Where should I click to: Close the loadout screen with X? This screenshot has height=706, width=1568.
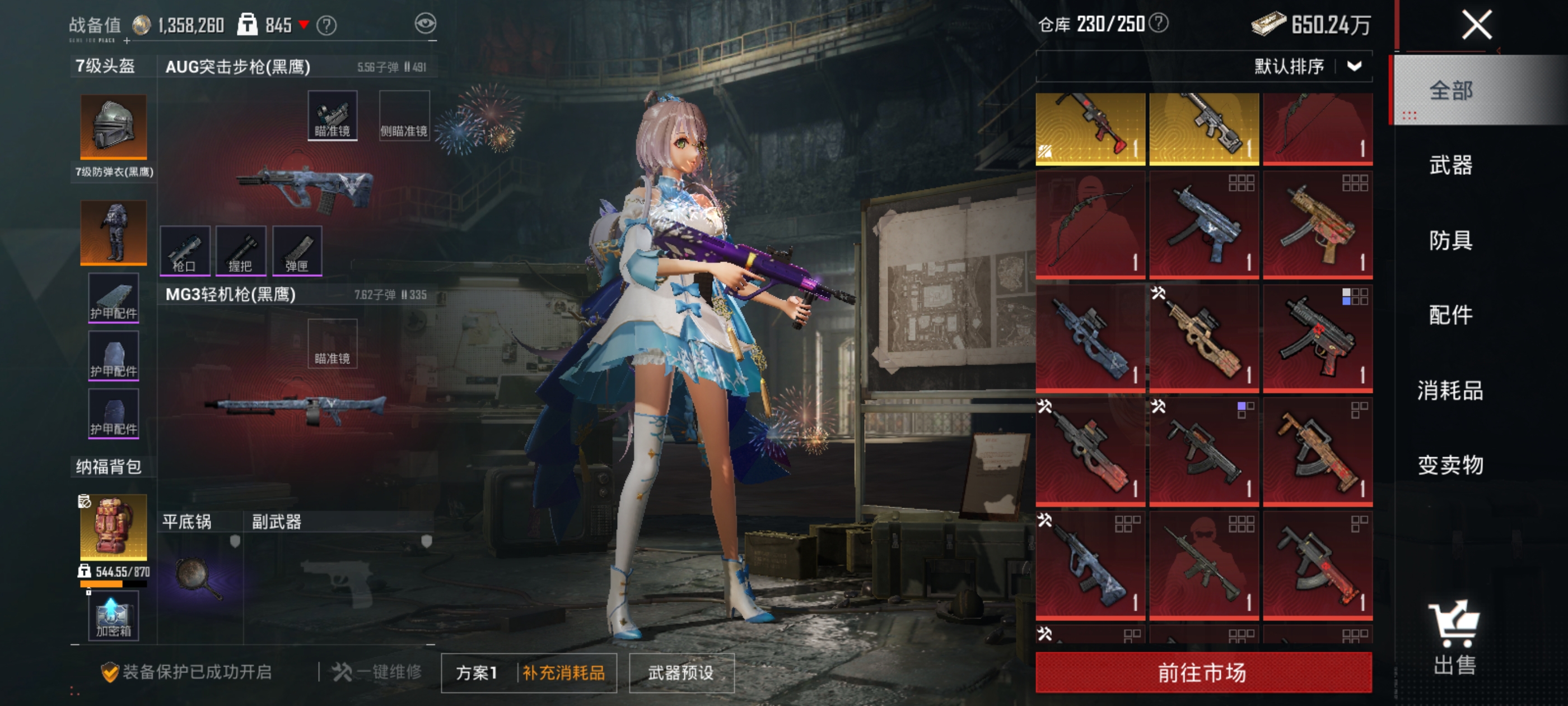(1477, 26)
